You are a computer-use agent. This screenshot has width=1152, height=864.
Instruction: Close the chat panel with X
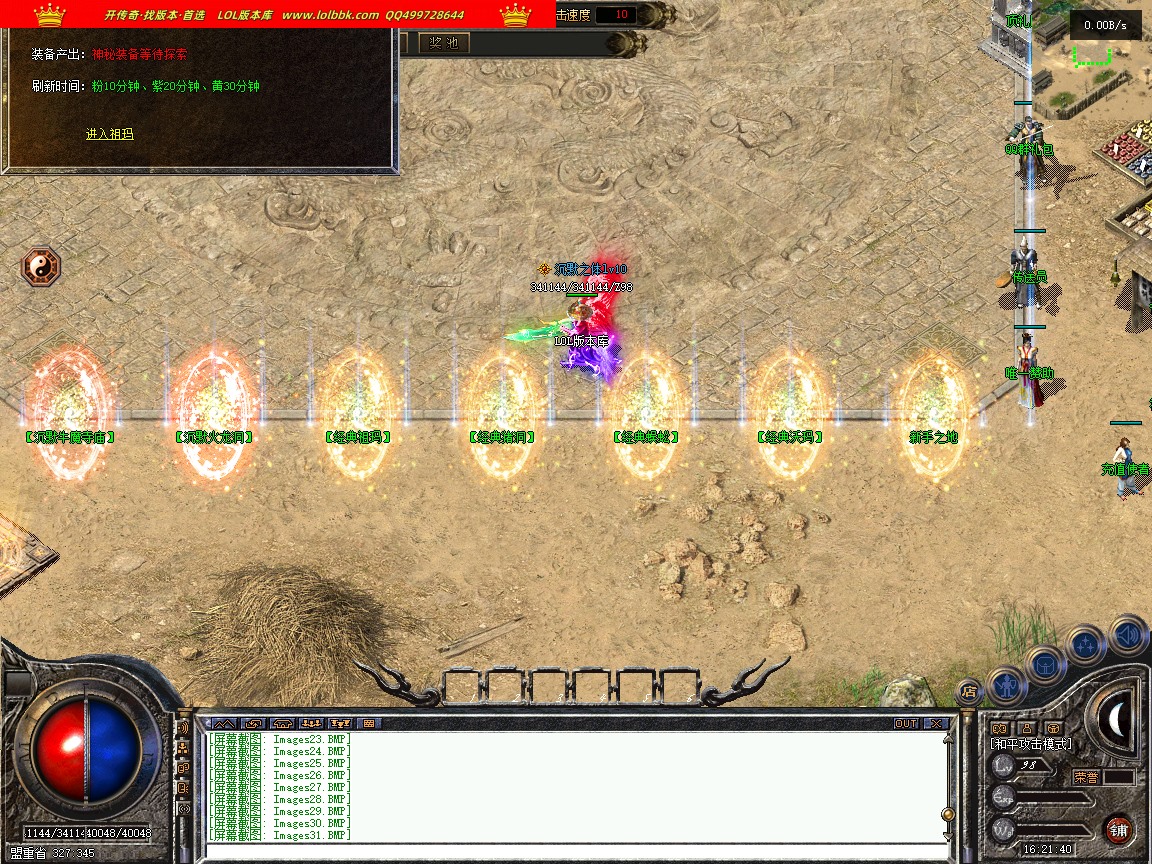click(x=935, y=723)
